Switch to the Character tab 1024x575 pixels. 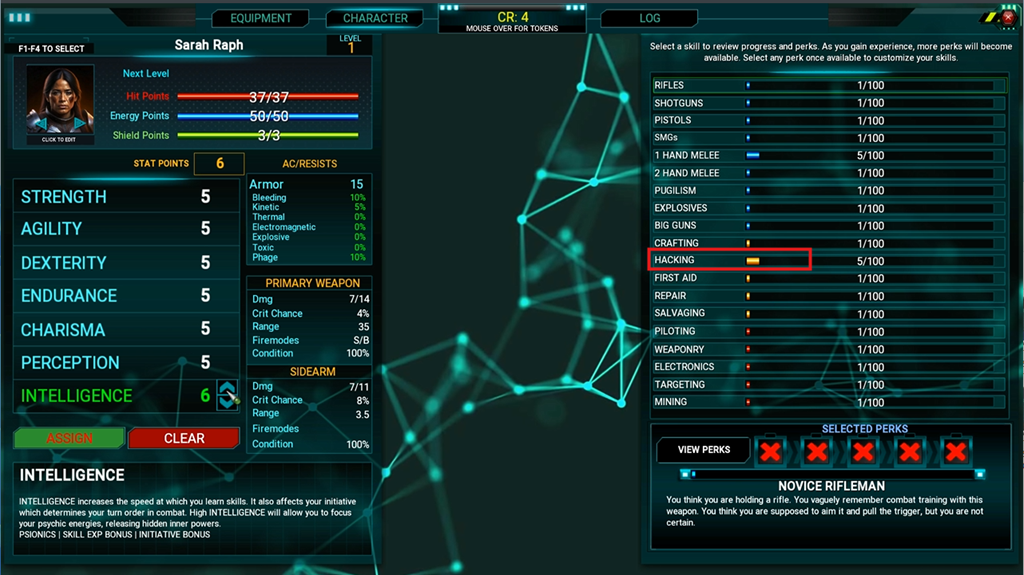375,18
